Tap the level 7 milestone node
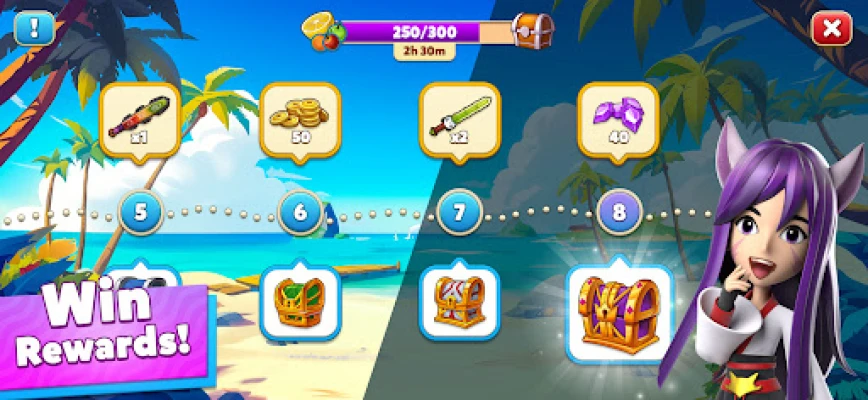 pos(459,212)
